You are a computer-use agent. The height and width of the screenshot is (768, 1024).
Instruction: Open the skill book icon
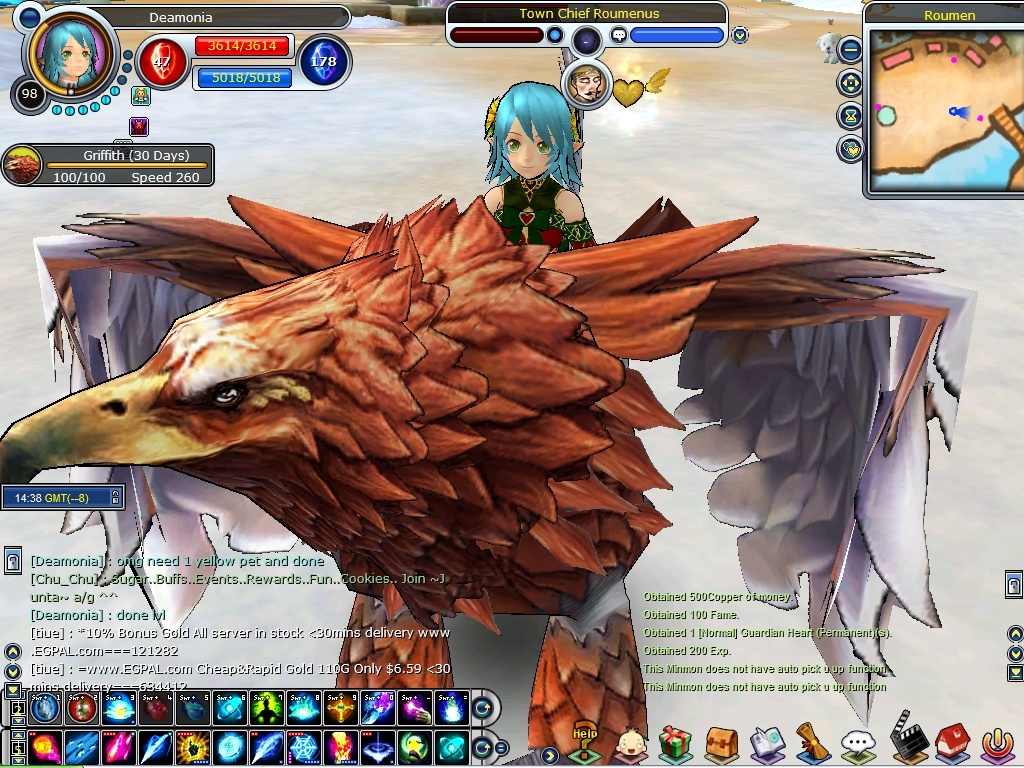click(767, 743)
